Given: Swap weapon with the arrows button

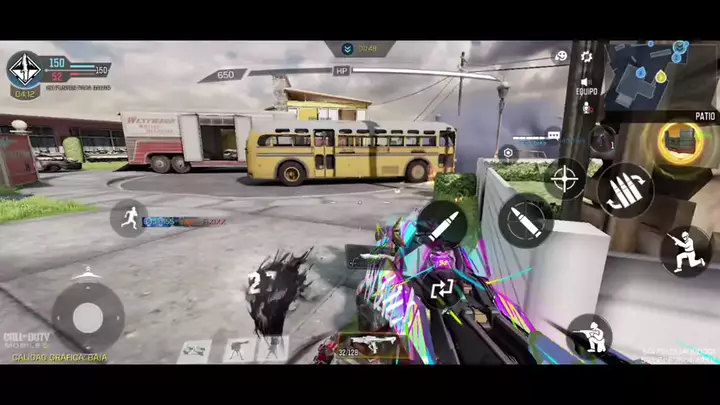Looking at the screenshot, I should 442,290.
